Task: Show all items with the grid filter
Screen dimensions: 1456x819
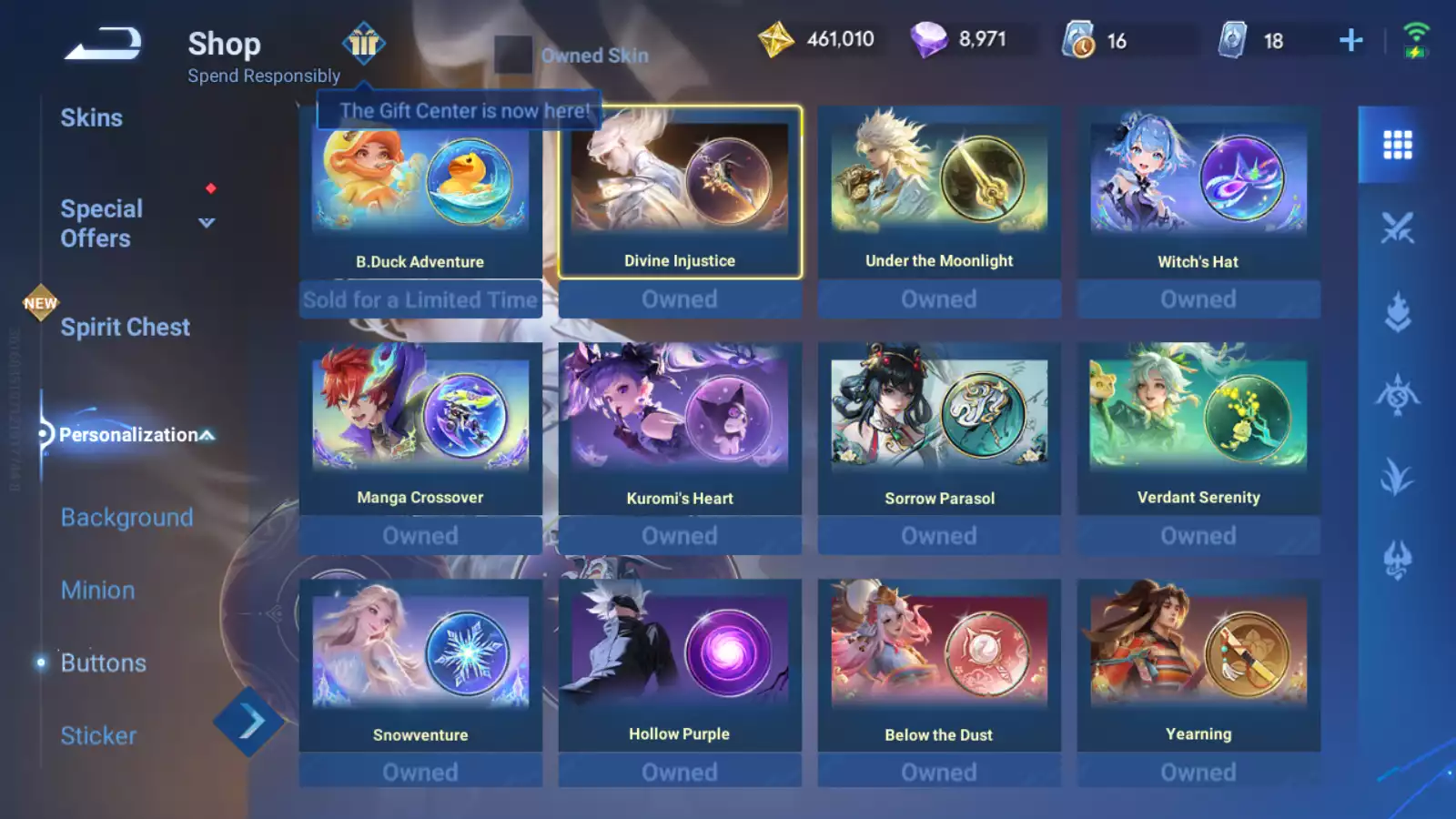Action: (x=1397, y=145)
